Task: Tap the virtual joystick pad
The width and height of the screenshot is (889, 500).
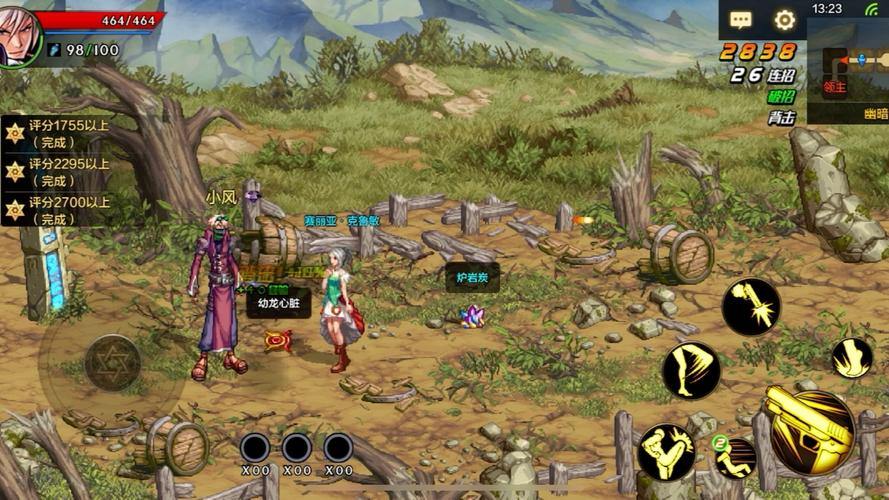Action: (x=112, y=362)
